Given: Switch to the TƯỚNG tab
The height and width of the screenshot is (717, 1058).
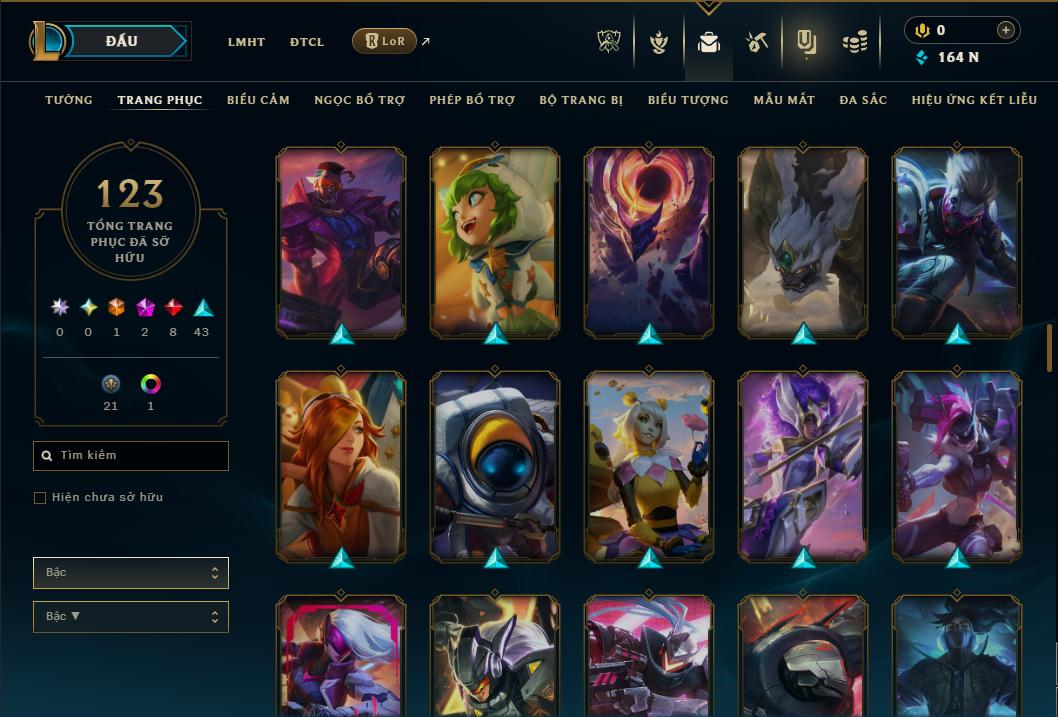Looking at the screenshot, I should (69, 100).
